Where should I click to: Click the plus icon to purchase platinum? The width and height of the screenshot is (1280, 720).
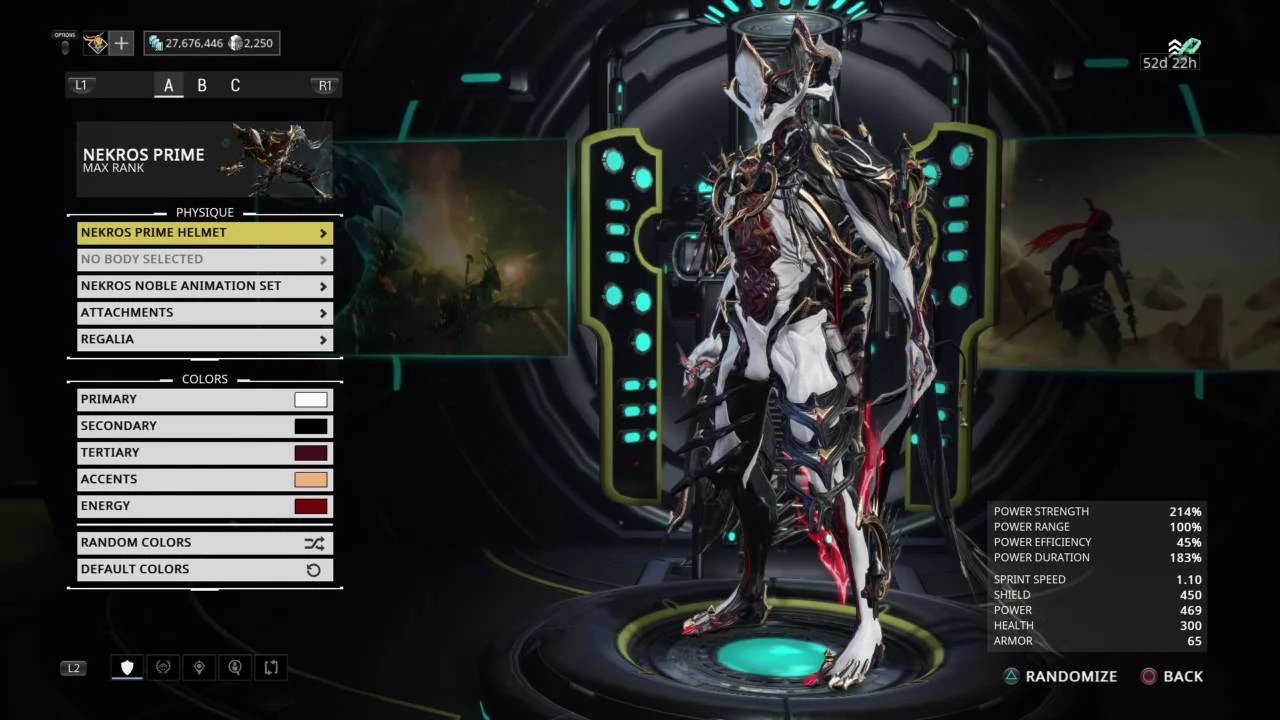point(121,43)
